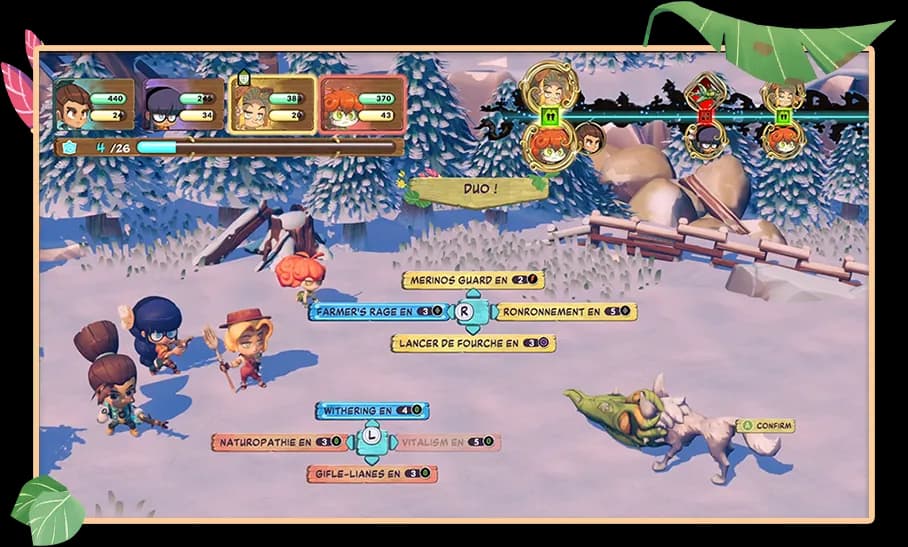
Task: Select the brown-haired boy's party portrait
Action: [95, 105]
